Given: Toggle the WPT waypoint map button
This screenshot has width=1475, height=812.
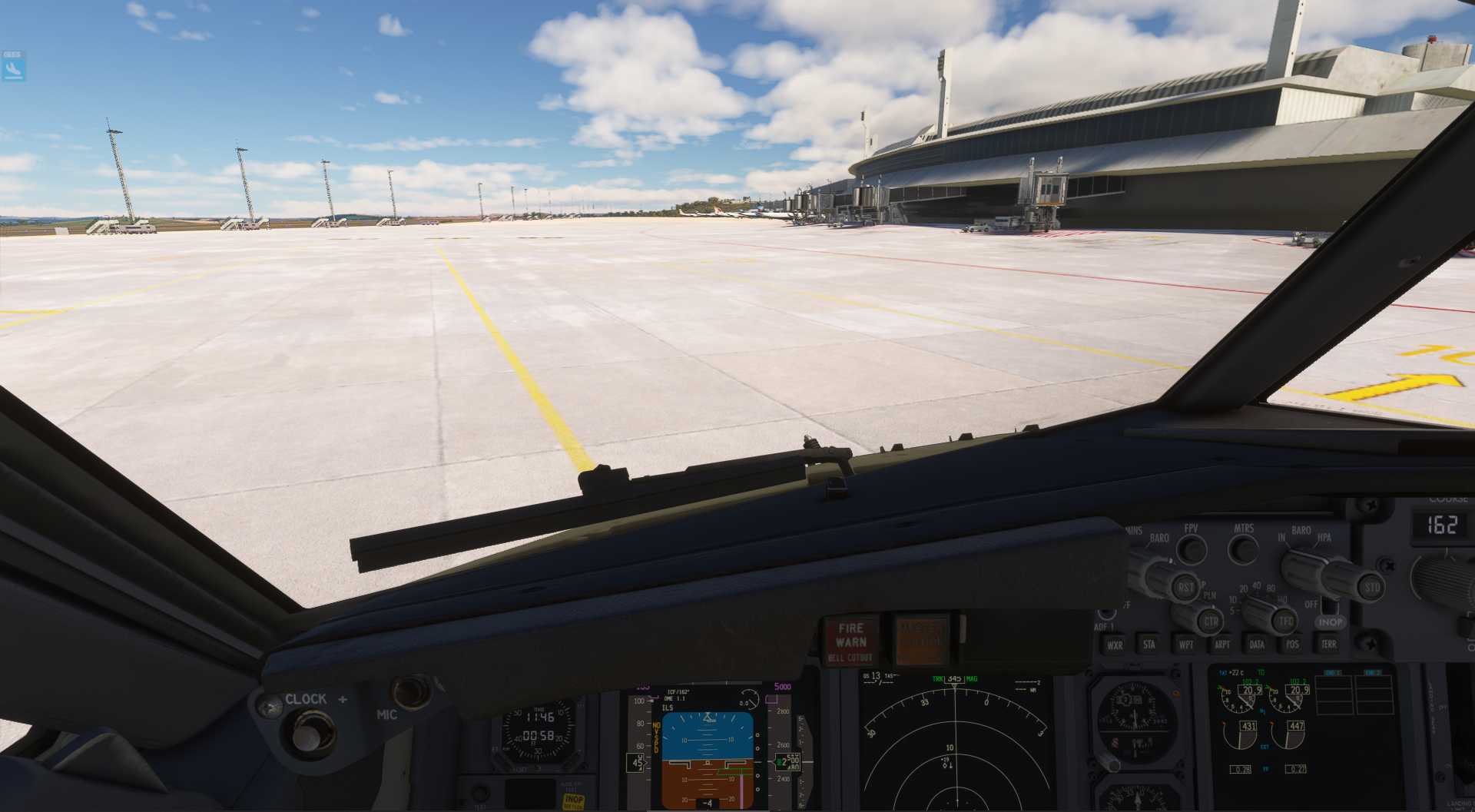Looking at the screenshot, I should [x=1185, y=645].
